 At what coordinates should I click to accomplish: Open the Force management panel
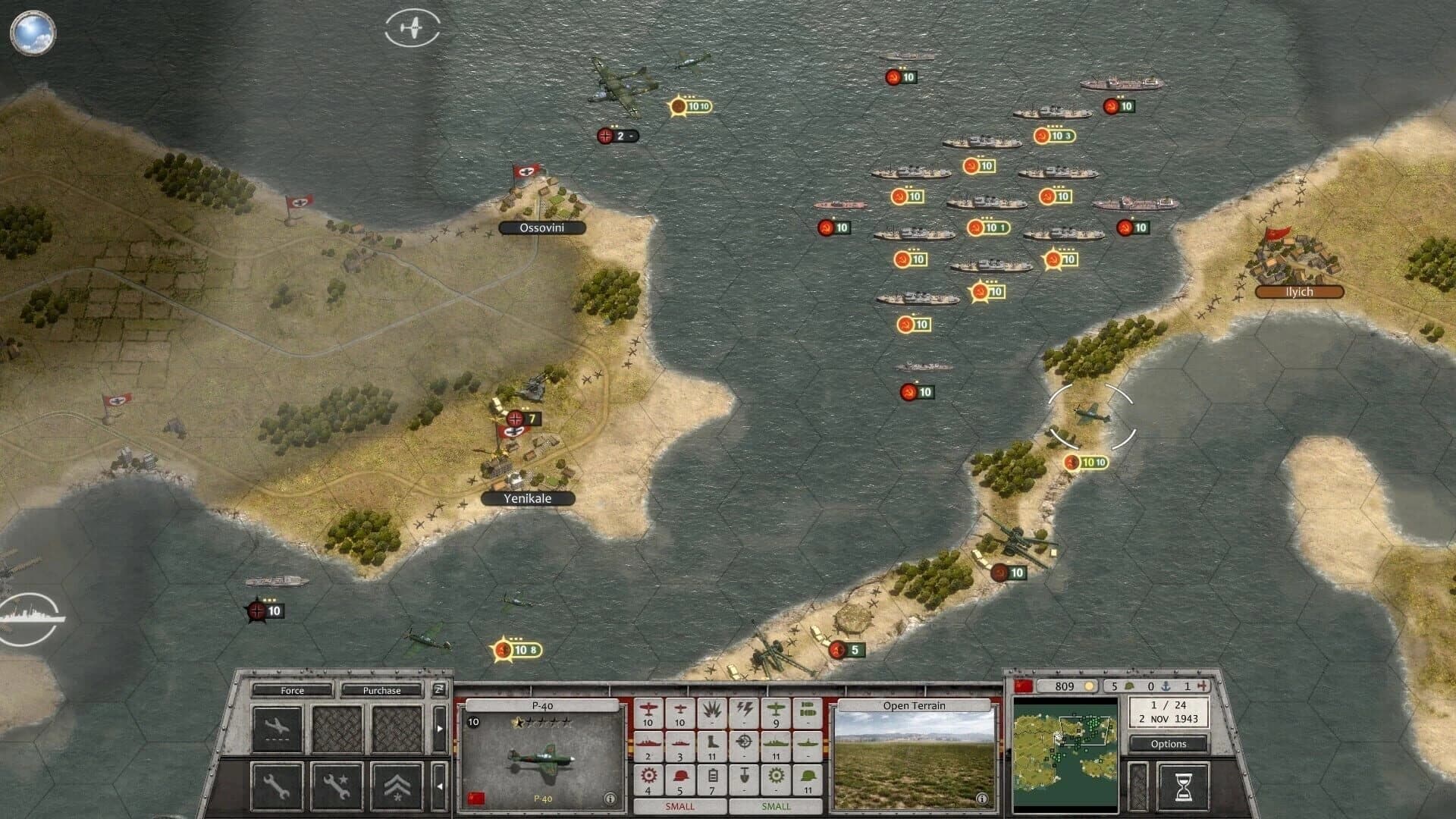[292, 691]
